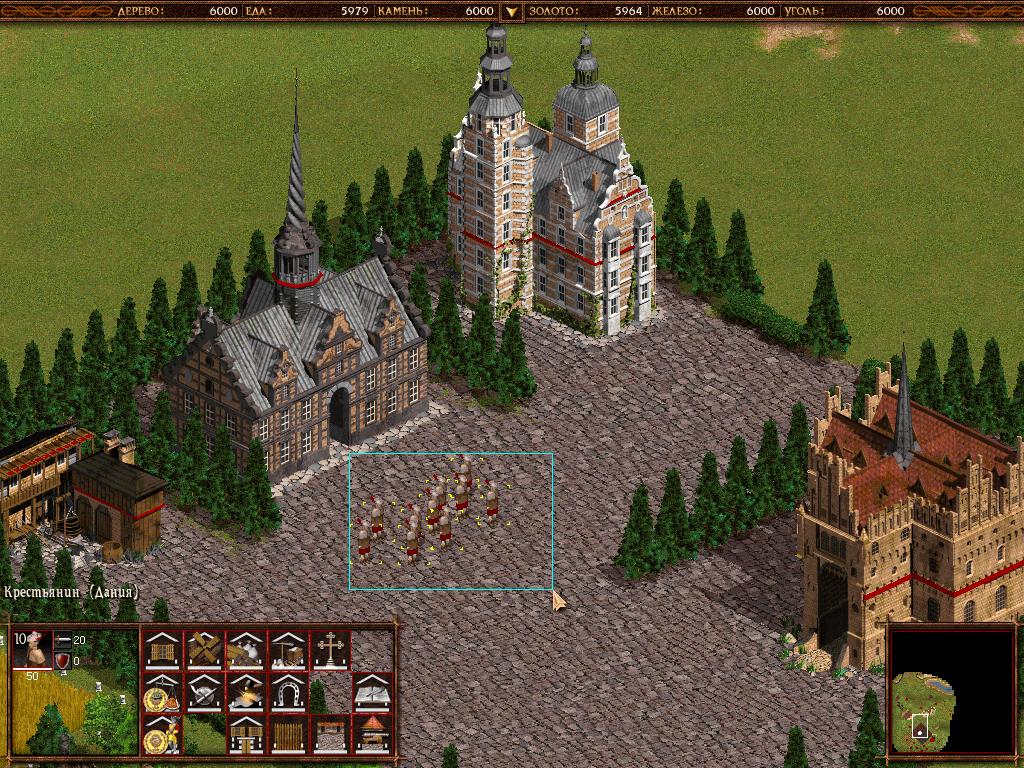Viewport: 1024px width, 768px height.
Task: Build the blacksmith forge with sparks icon
Action: pos(246,692)
